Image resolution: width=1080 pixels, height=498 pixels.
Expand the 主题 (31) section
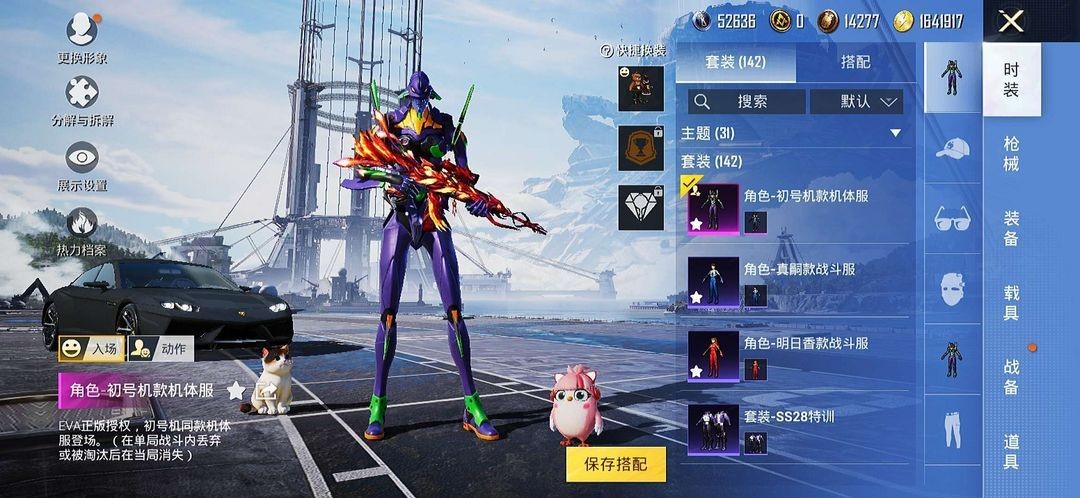click(x=895, y=133)
